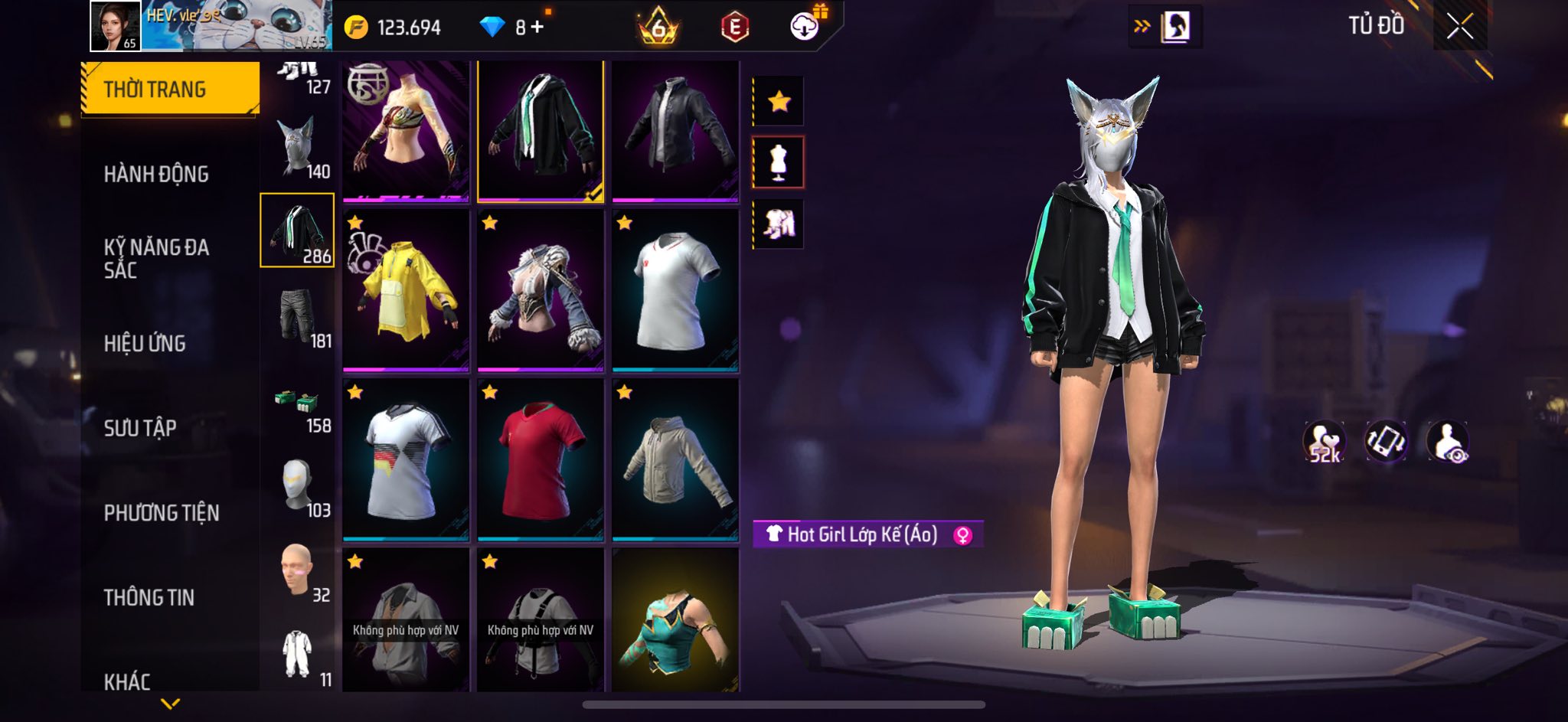
Task: Open the player profile avatar
Action: tap(116, 26)
